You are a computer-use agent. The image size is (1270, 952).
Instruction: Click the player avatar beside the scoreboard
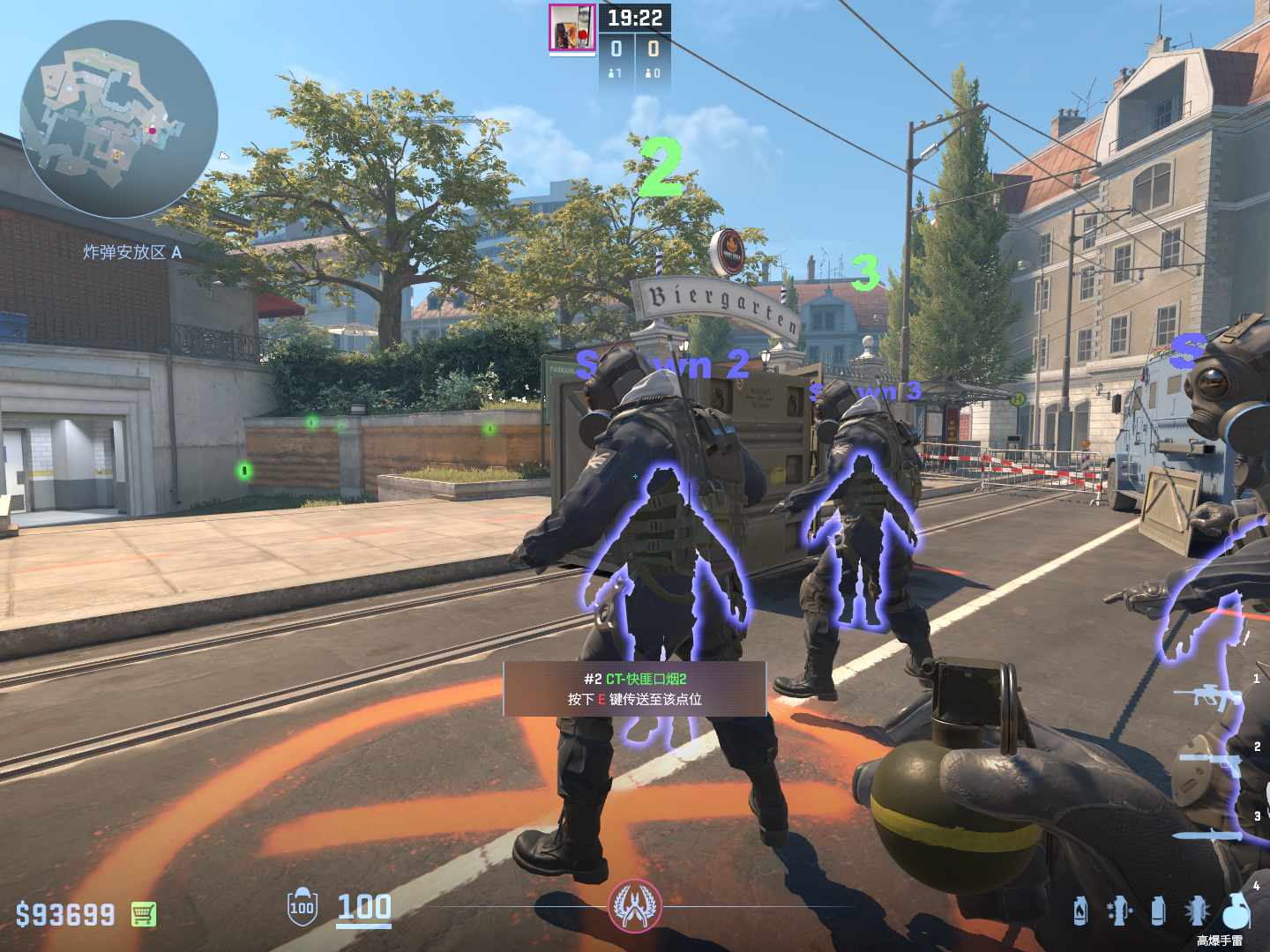click(571, 27)
